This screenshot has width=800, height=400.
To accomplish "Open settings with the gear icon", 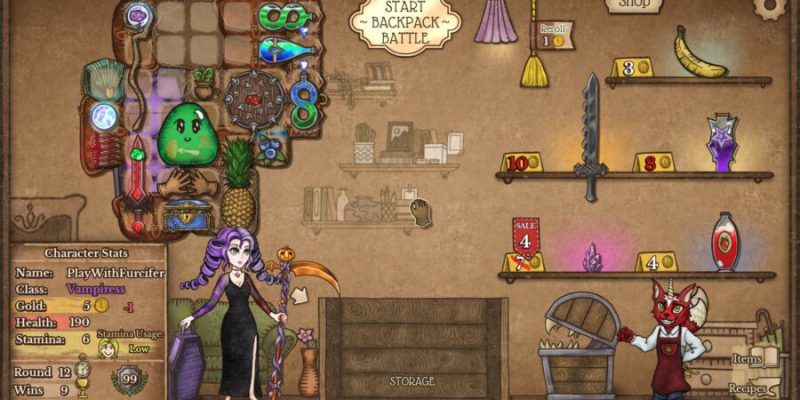I will coord(771,6).
